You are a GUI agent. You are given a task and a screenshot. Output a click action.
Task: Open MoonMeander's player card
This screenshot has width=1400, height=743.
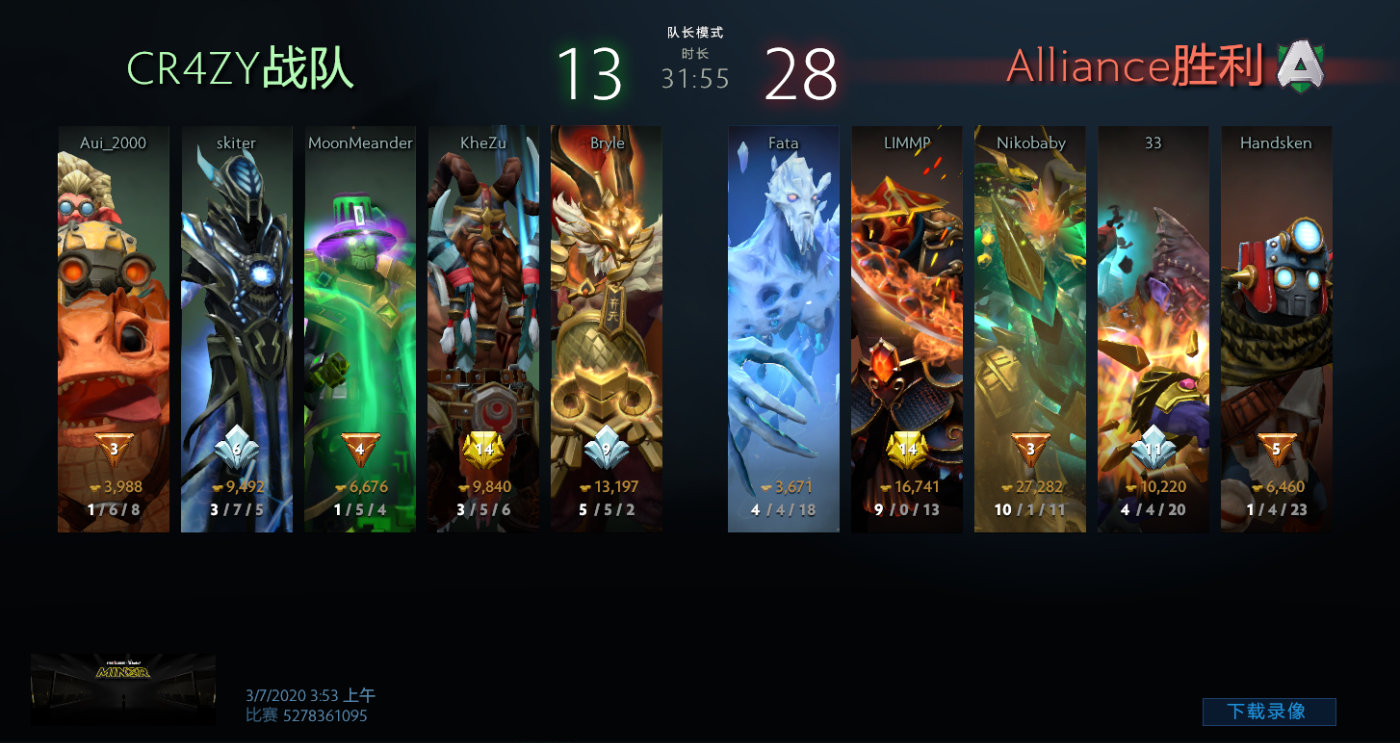coord(360,329)
